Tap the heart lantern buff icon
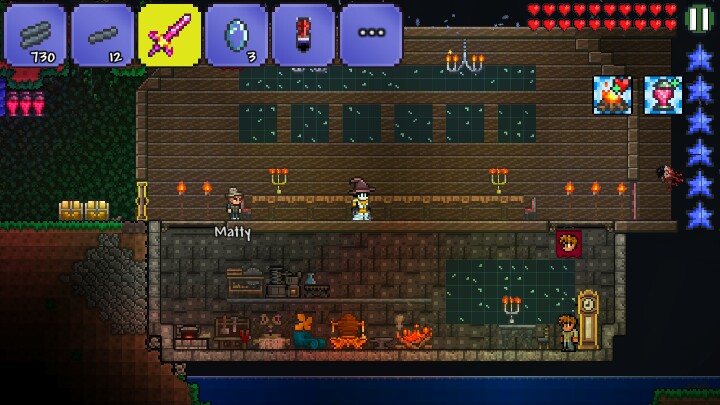The width and height of the screenshot is (720, 405). click(x=662, y=95)
